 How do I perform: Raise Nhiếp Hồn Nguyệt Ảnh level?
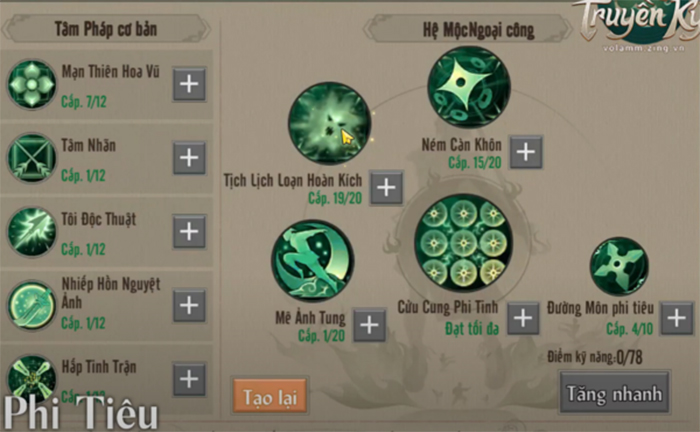189,304
